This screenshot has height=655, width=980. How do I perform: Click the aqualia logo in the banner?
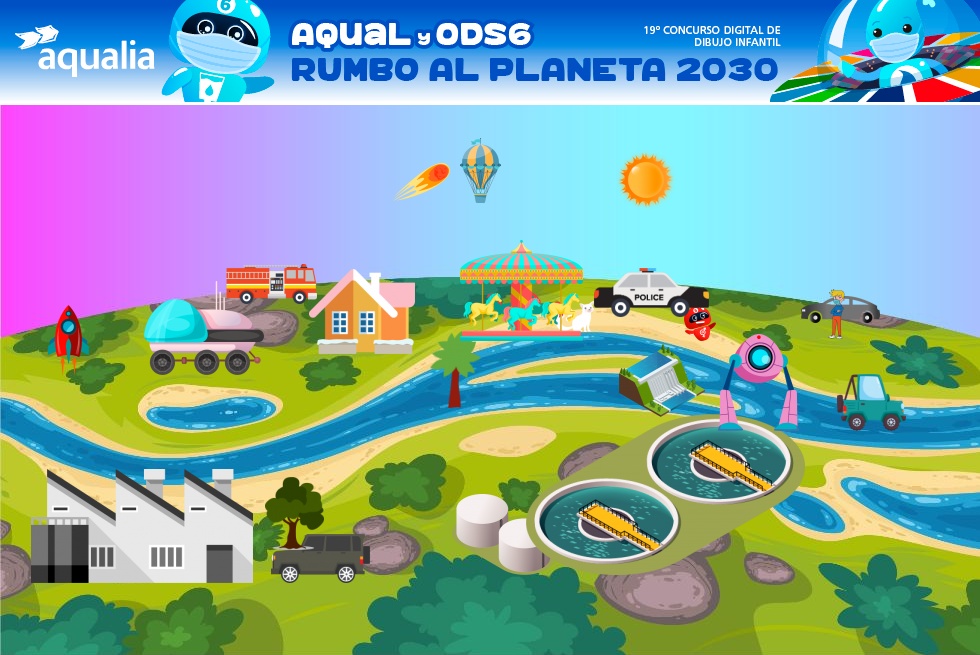tap(86, 52)
